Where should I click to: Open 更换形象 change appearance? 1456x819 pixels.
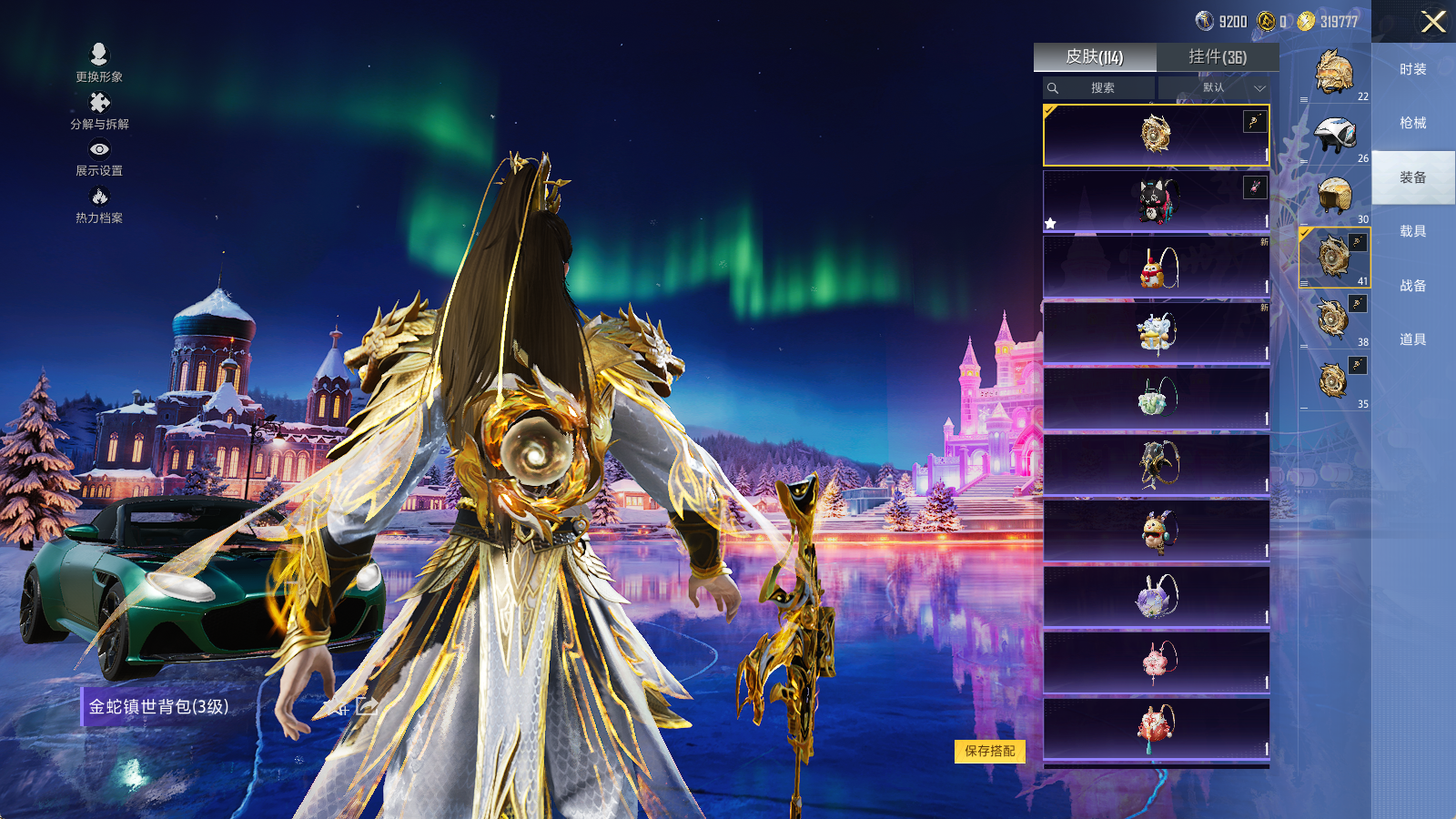click(x=99, y=64)
